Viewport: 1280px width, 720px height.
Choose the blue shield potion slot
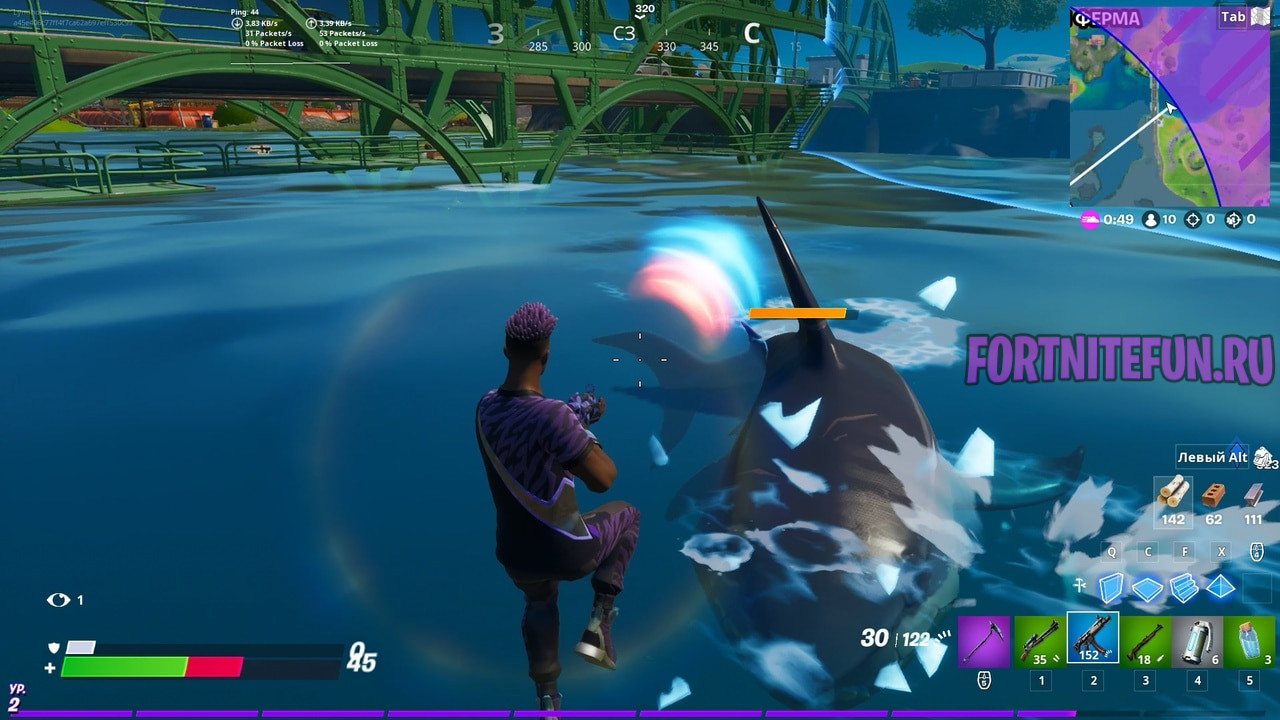click(1250, 641)
